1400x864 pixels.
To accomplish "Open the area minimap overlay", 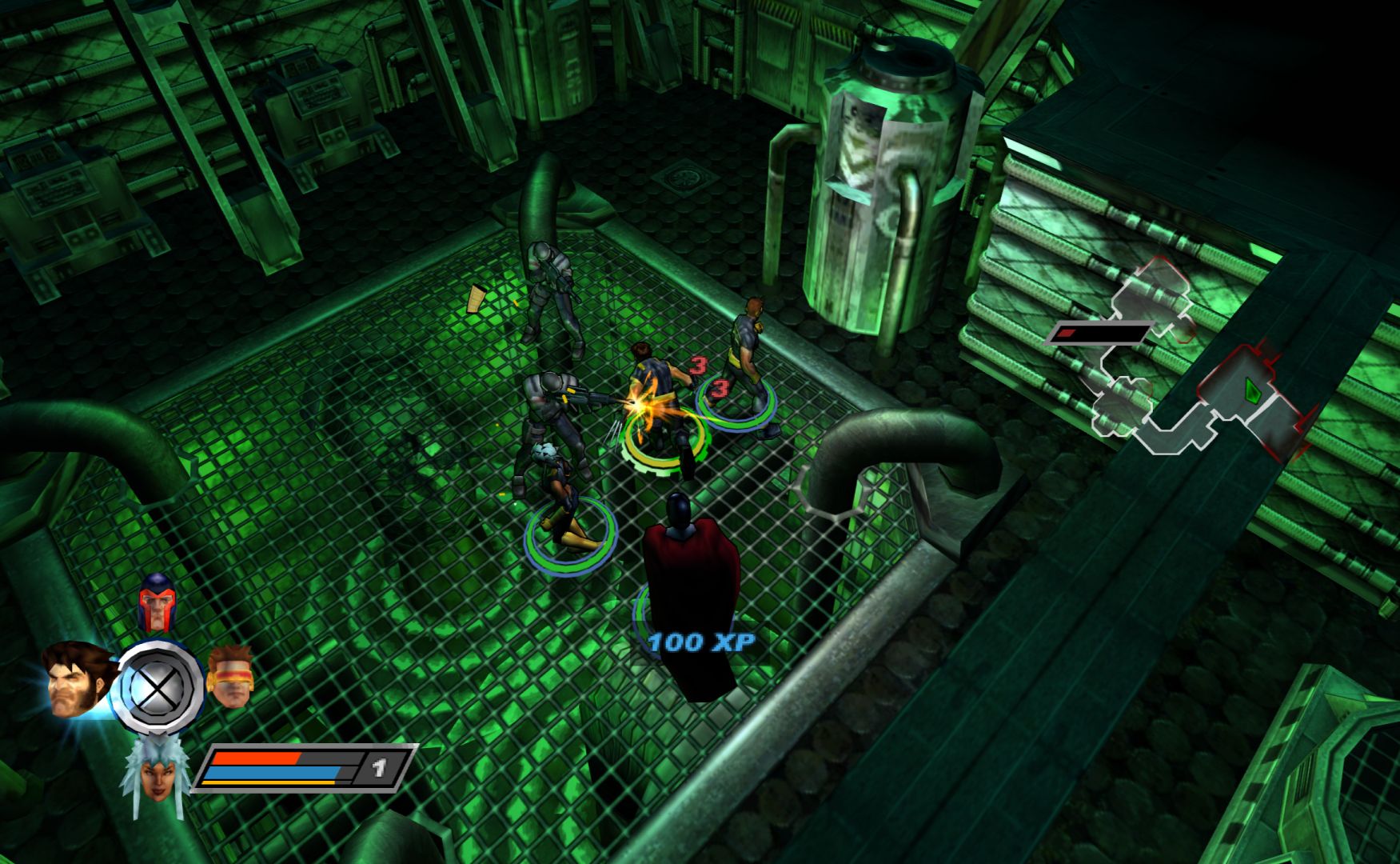I will click(x=1183, y=368).
